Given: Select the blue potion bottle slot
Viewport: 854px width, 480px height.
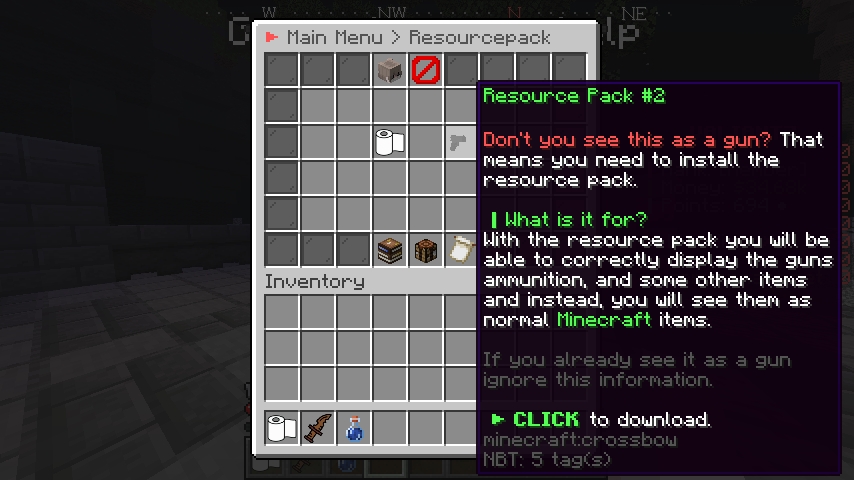Looking at the screenshot, I should 354,429.
